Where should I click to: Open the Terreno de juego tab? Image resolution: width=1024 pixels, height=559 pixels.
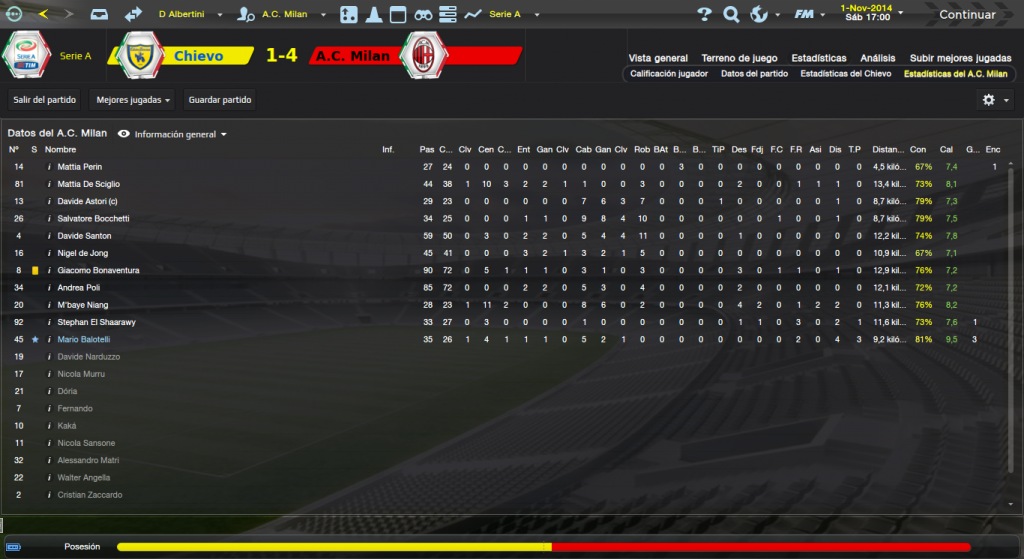[739, 58]
